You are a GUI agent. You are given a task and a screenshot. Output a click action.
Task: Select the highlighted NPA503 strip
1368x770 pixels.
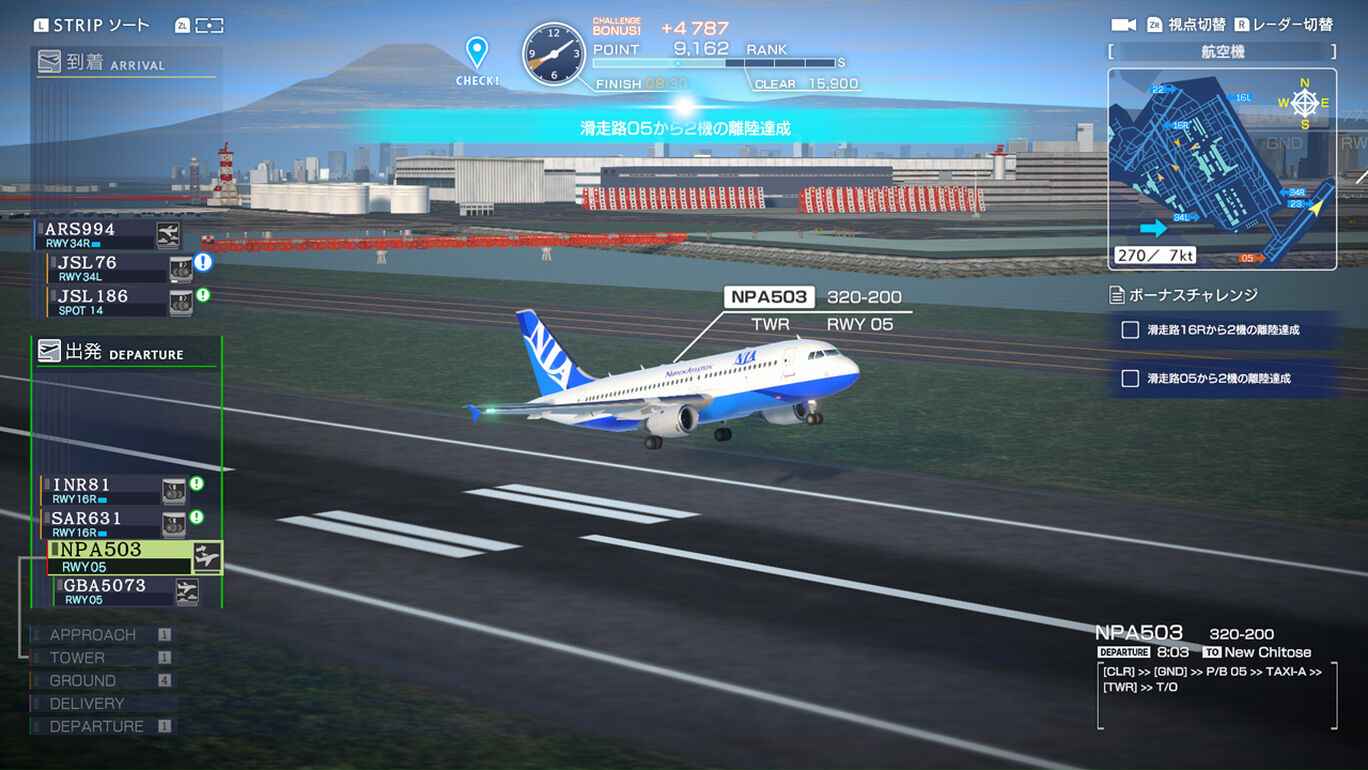pyautogui.click(x=120, y=557)
